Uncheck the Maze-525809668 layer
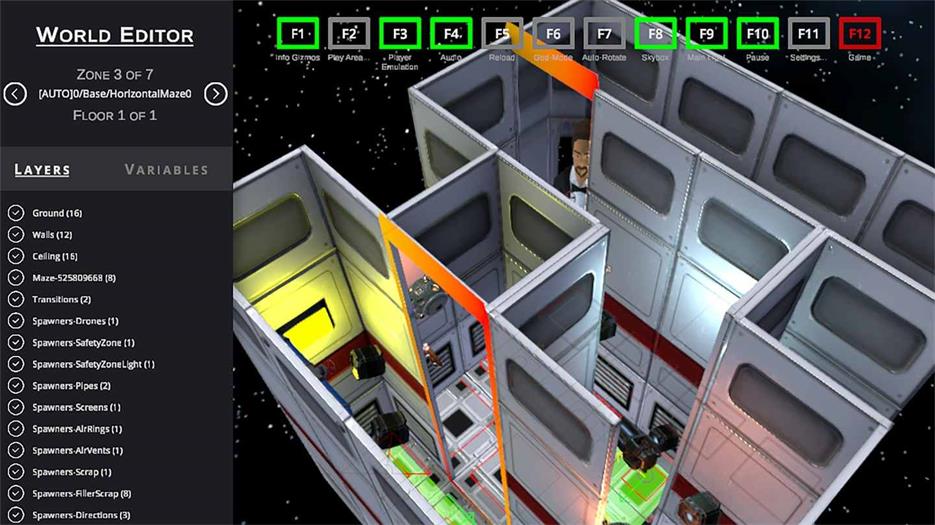 16,277
